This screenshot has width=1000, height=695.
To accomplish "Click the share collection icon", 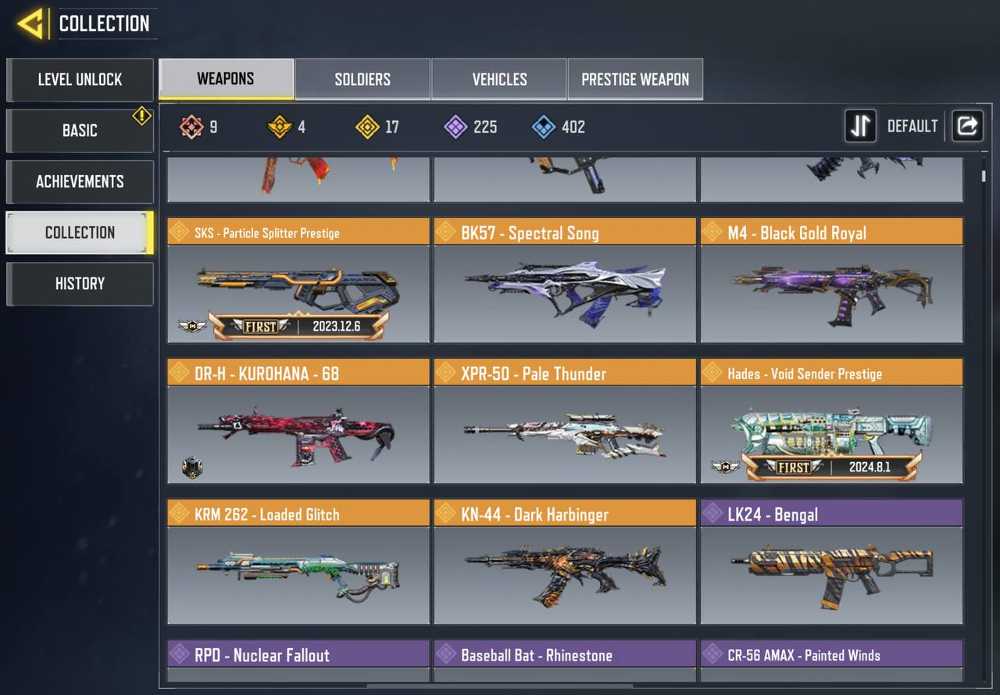I will [967, 126].
